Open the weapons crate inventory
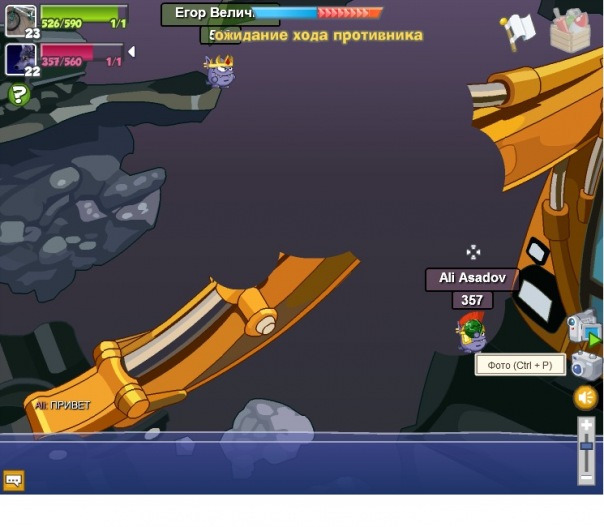The image size is (604, 527). (570, 31)
